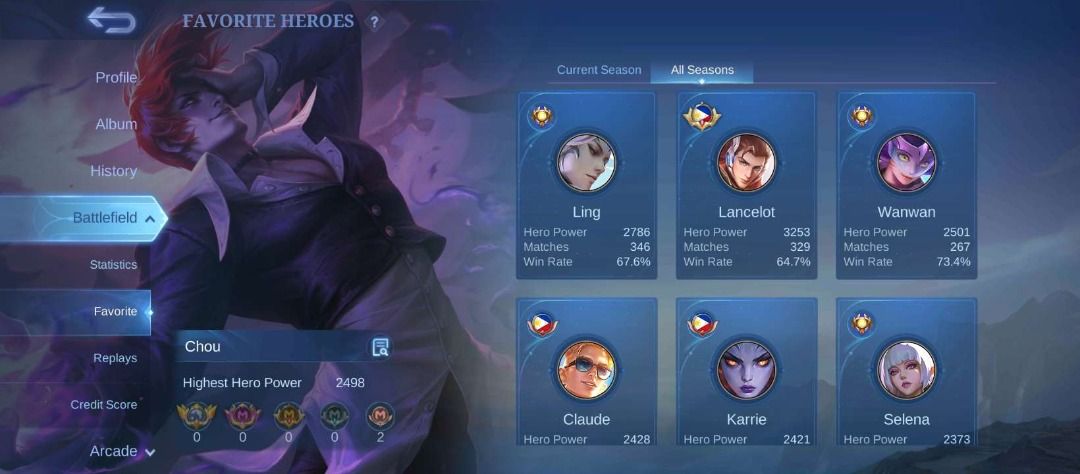Collapse the Battlefield menu
Image resolution: width=1080 pixels, height=474 pixels.
tap(113, 218)
